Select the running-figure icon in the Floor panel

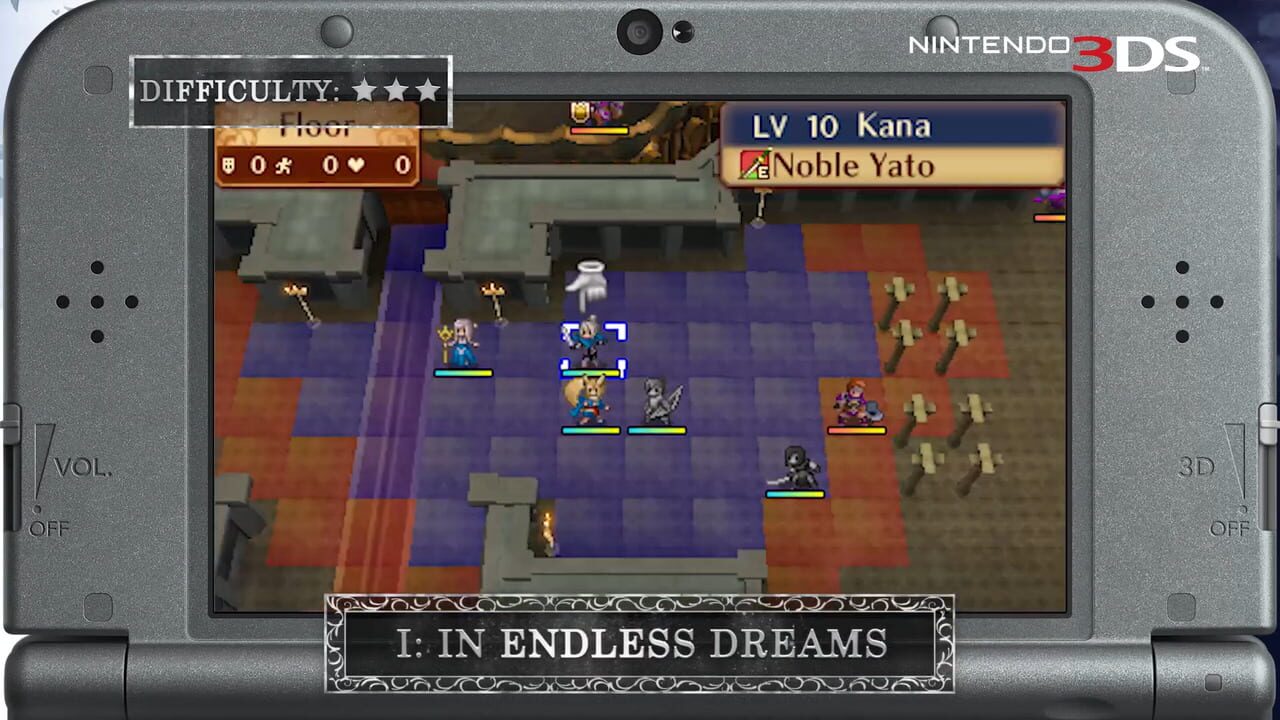click(283, 166)
